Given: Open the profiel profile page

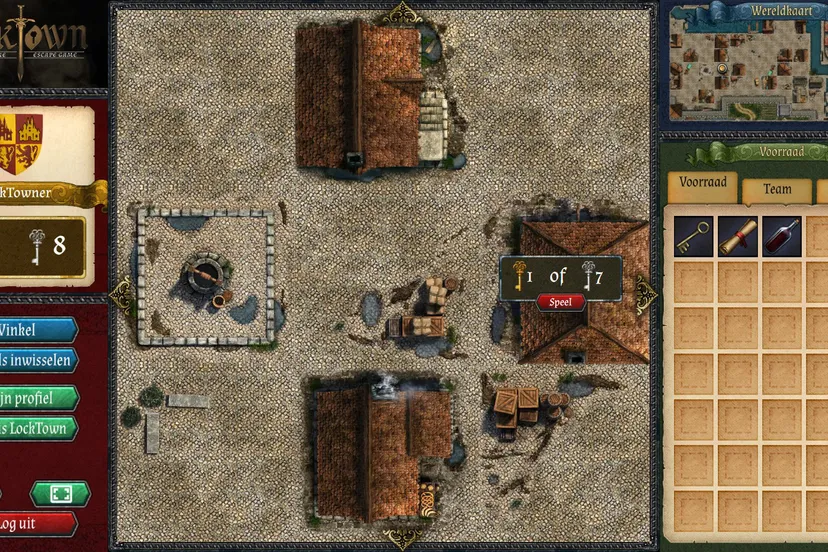Looking at the screenshot, I should pyautogui.click(x=36, y=398).
